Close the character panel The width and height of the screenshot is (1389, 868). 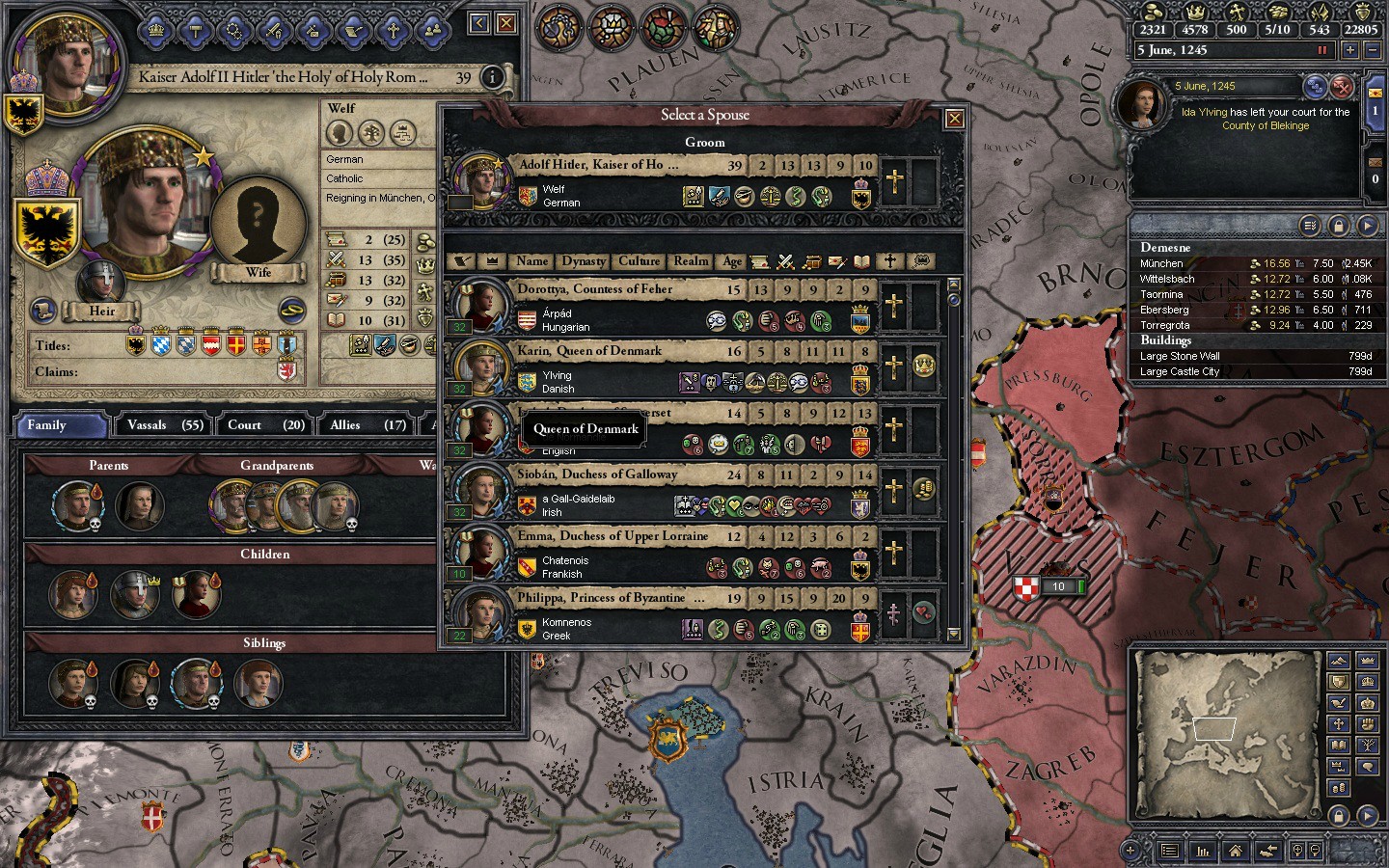[505, 23]
